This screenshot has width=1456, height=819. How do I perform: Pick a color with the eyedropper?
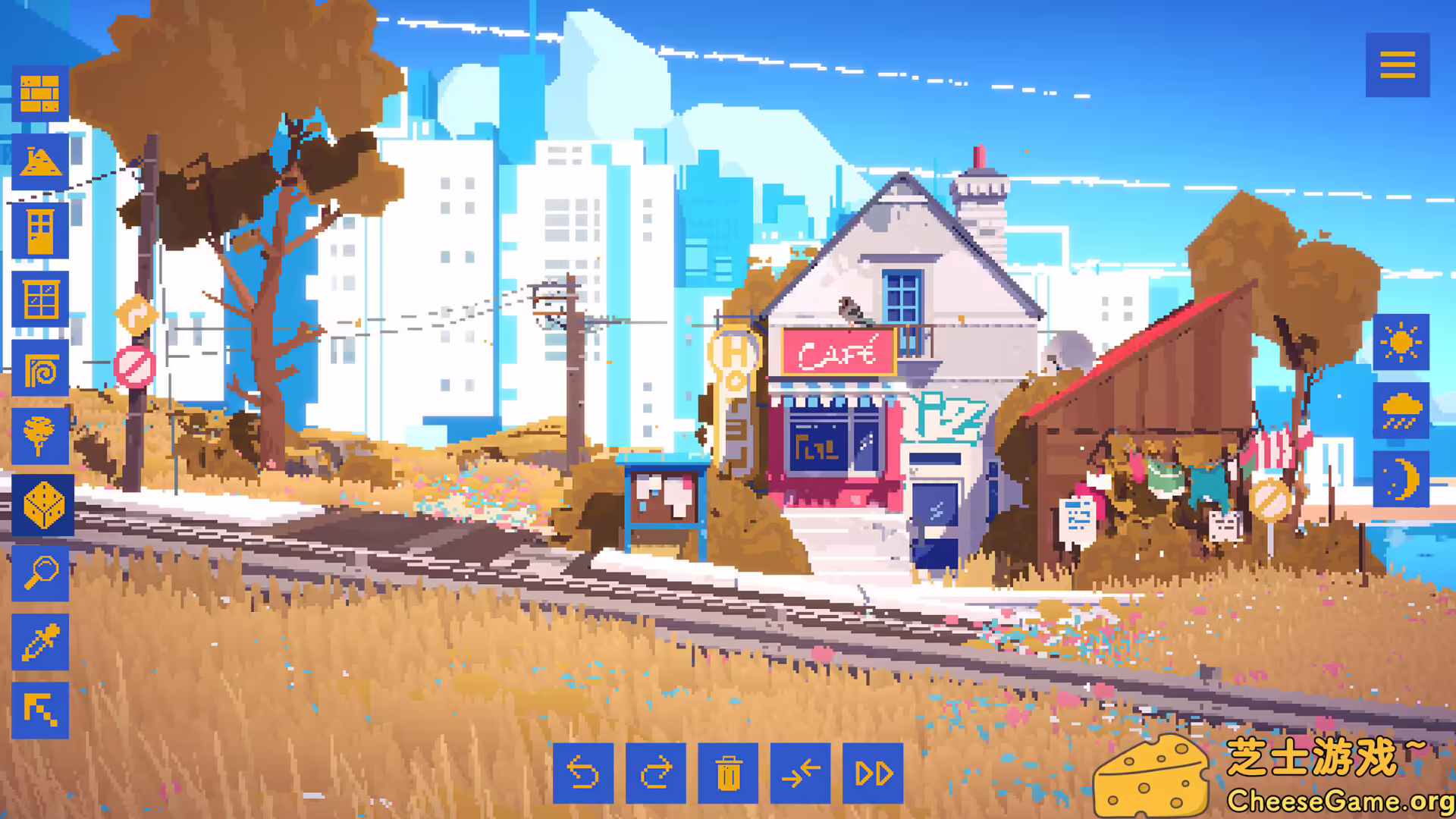[x=41, y=641]
